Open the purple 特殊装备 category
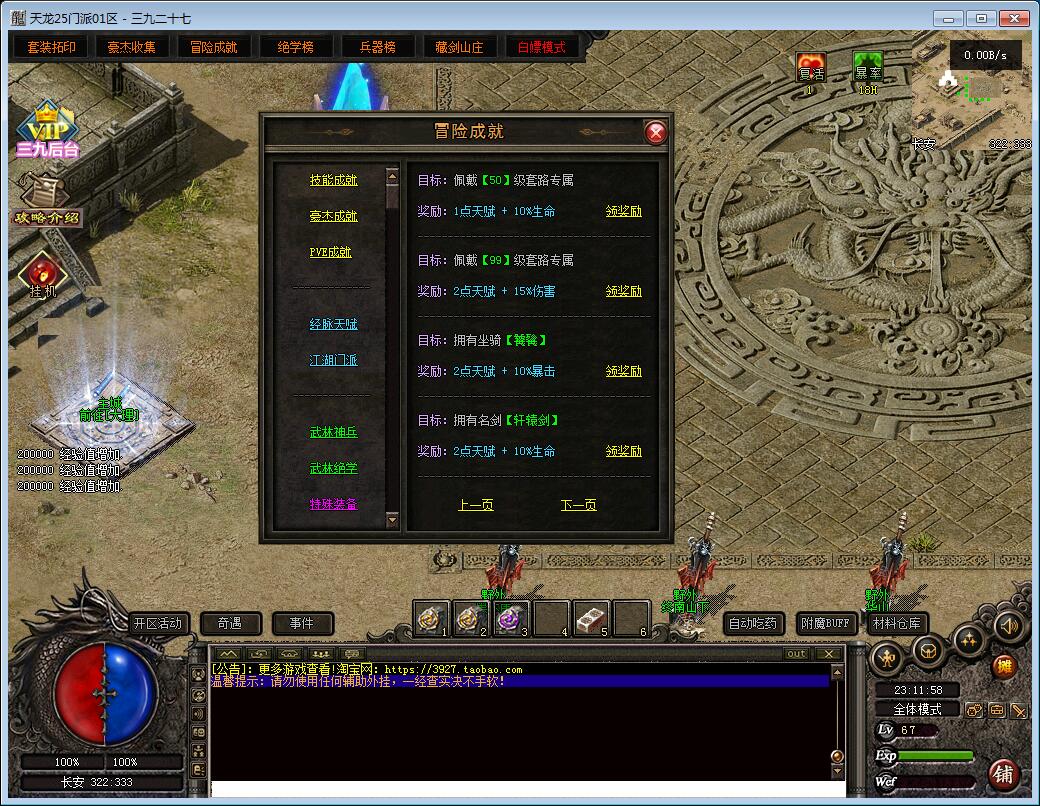The height and width of the screenshot is (806, 1040). point(333,504)
